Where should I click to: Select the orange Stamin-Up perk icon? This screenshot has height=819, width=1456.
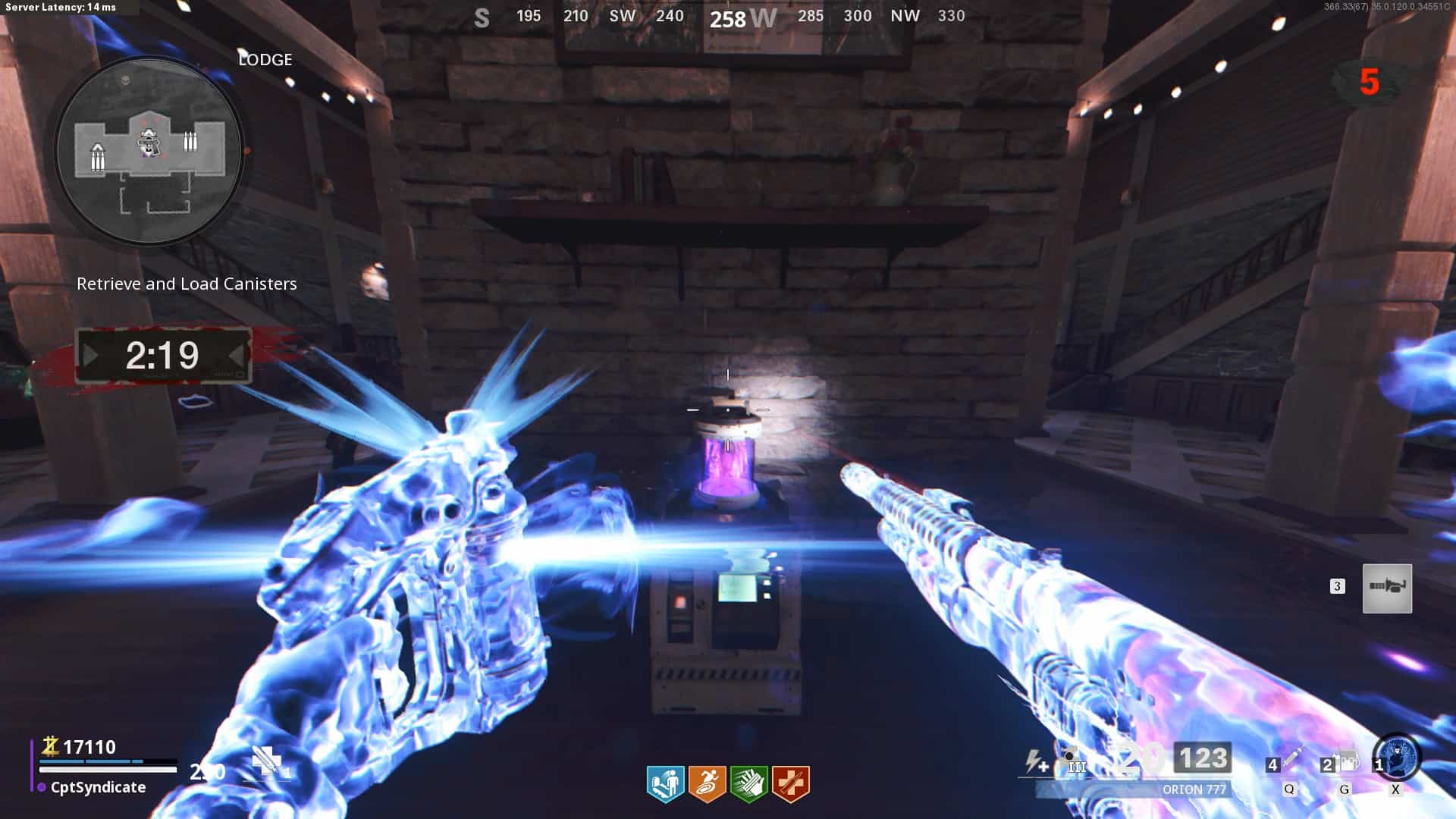click(x=707, y=783)
